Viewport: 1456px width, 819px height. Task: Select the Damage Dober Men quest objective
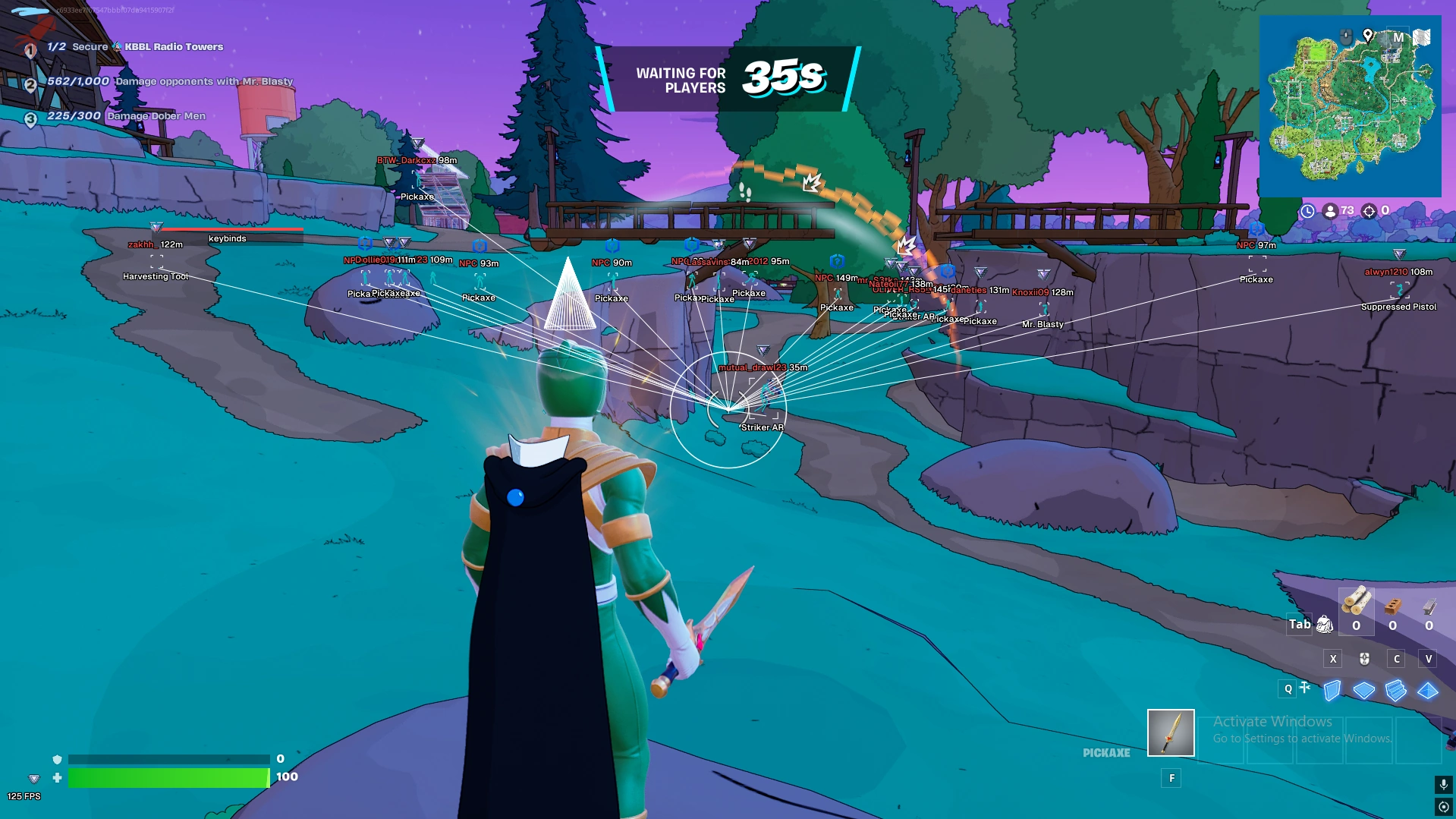pyautogui.click(x=126, y=116)
